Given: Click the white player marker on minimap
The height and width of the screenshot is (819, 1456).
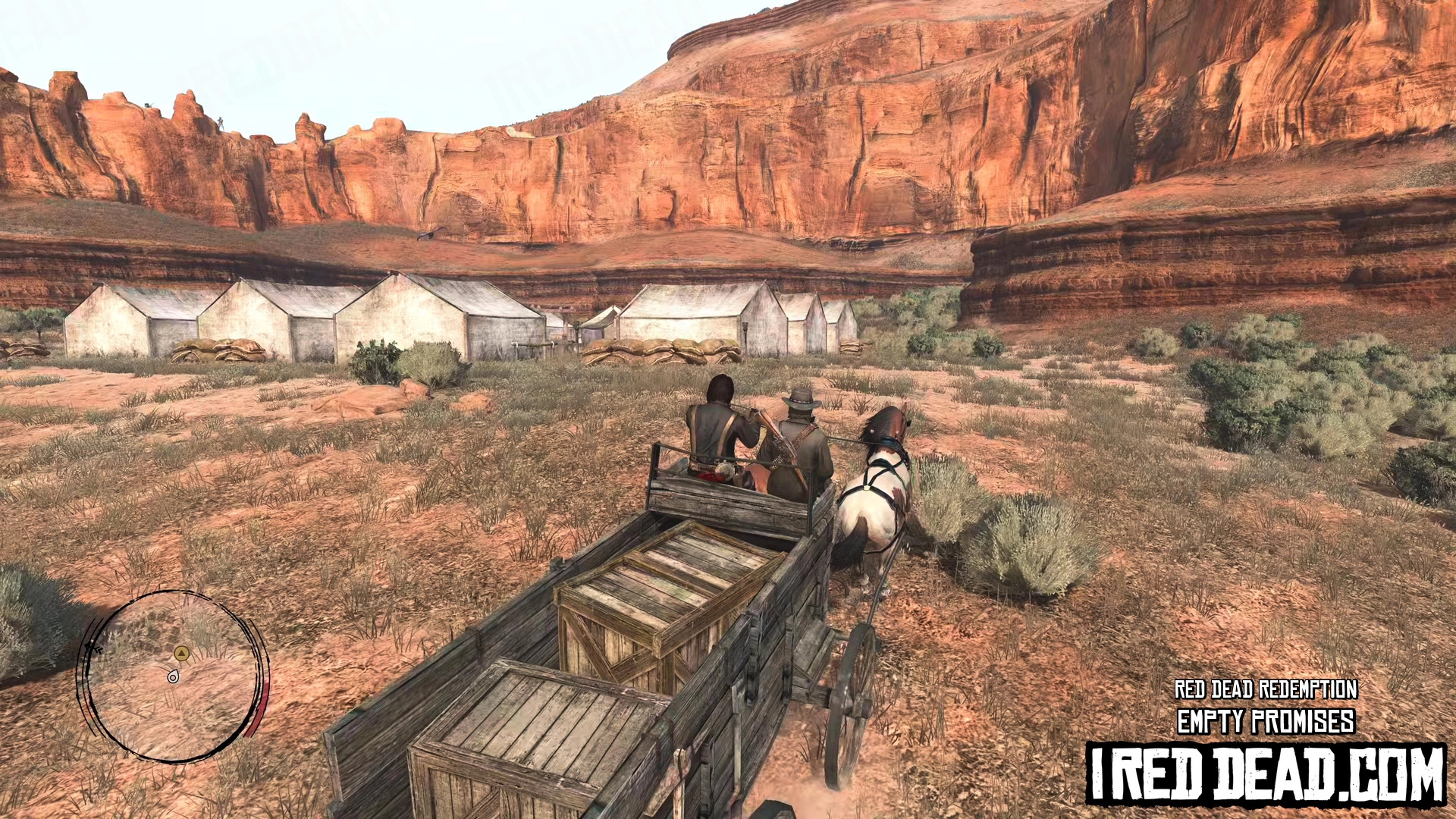Looking at the screenshot, I should point(174,676).
